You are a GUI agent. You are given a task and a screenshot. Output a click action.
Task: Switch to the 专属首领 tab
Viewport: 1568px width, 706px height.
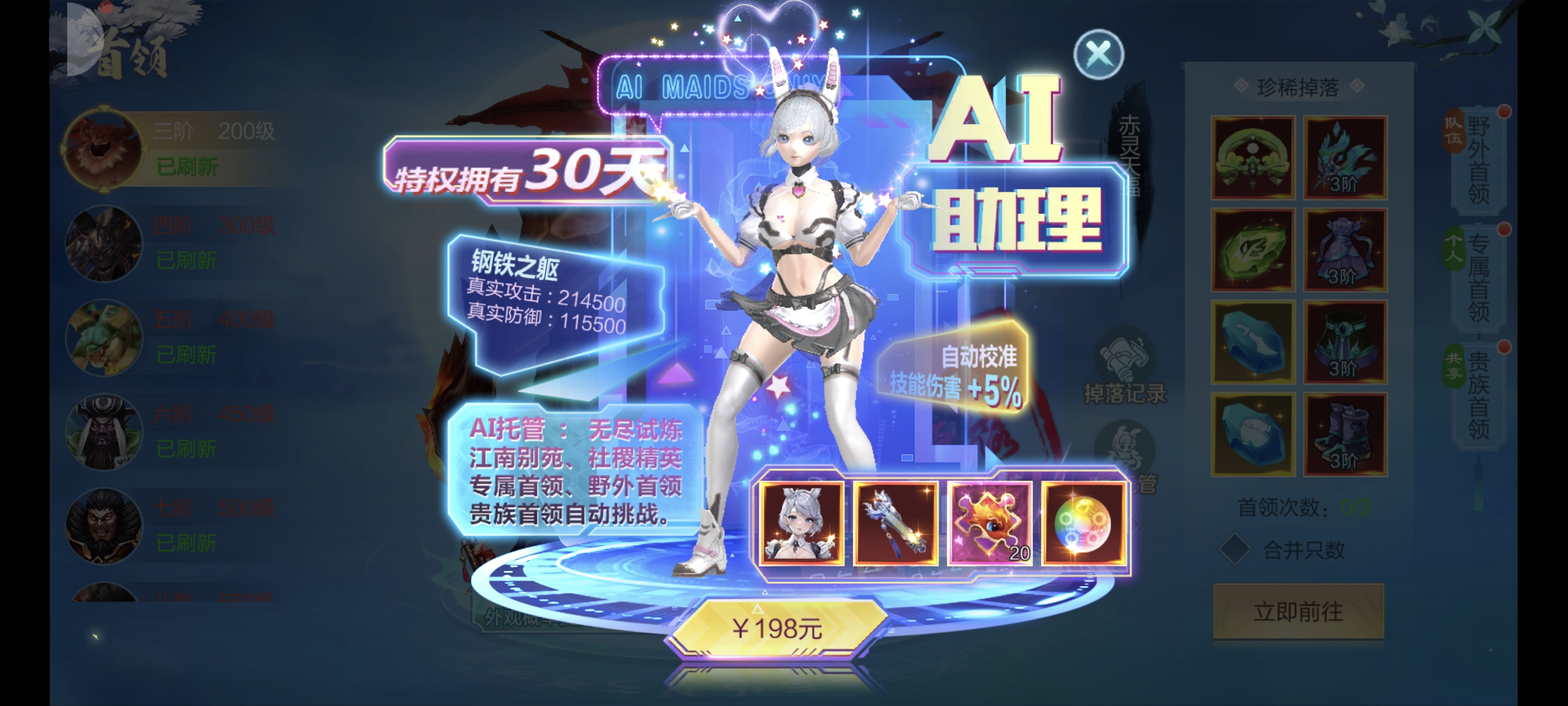click(1478, 277)
